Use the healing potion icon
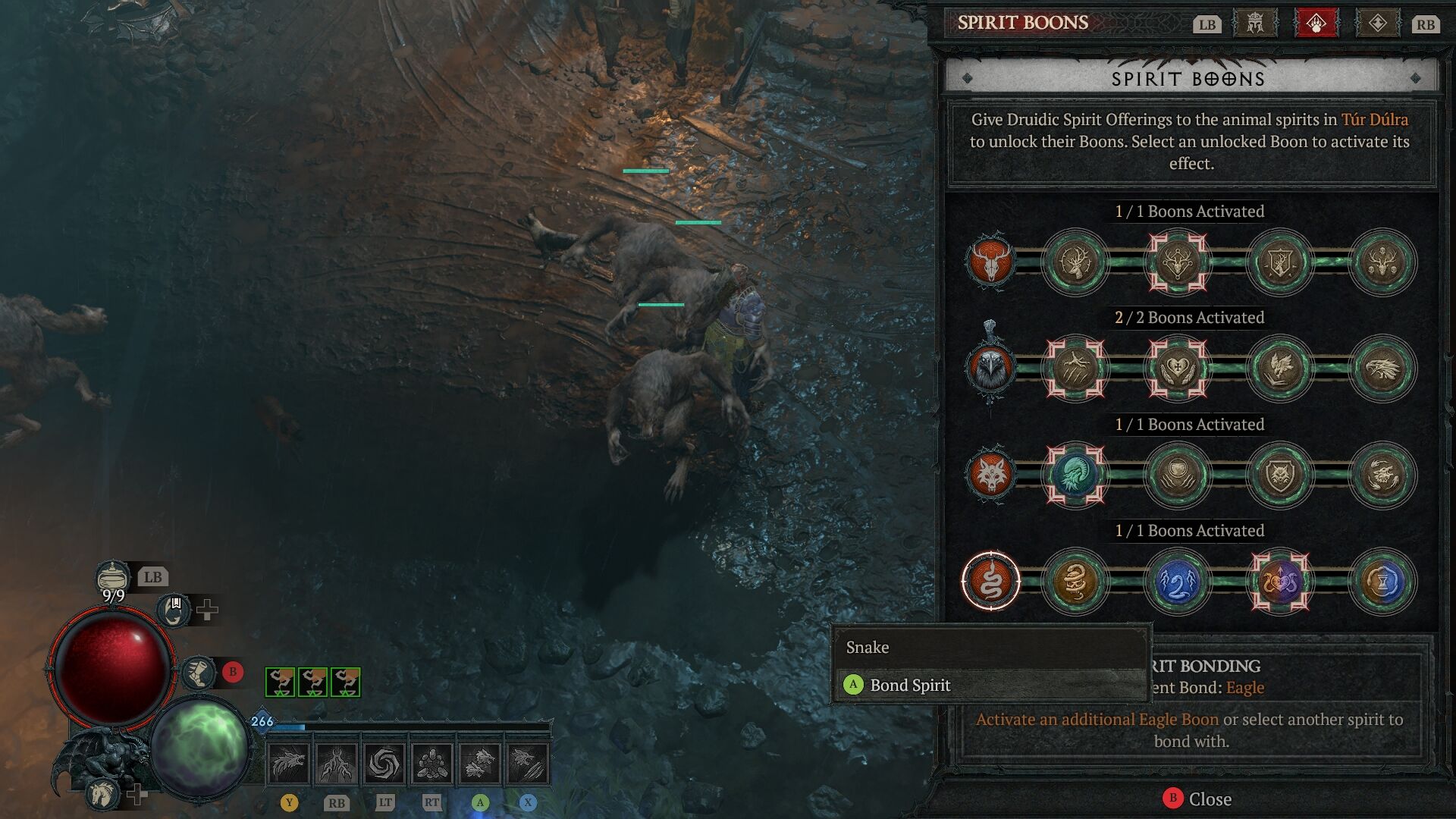Screen dimensions: 1456x819 pos(113,578)
